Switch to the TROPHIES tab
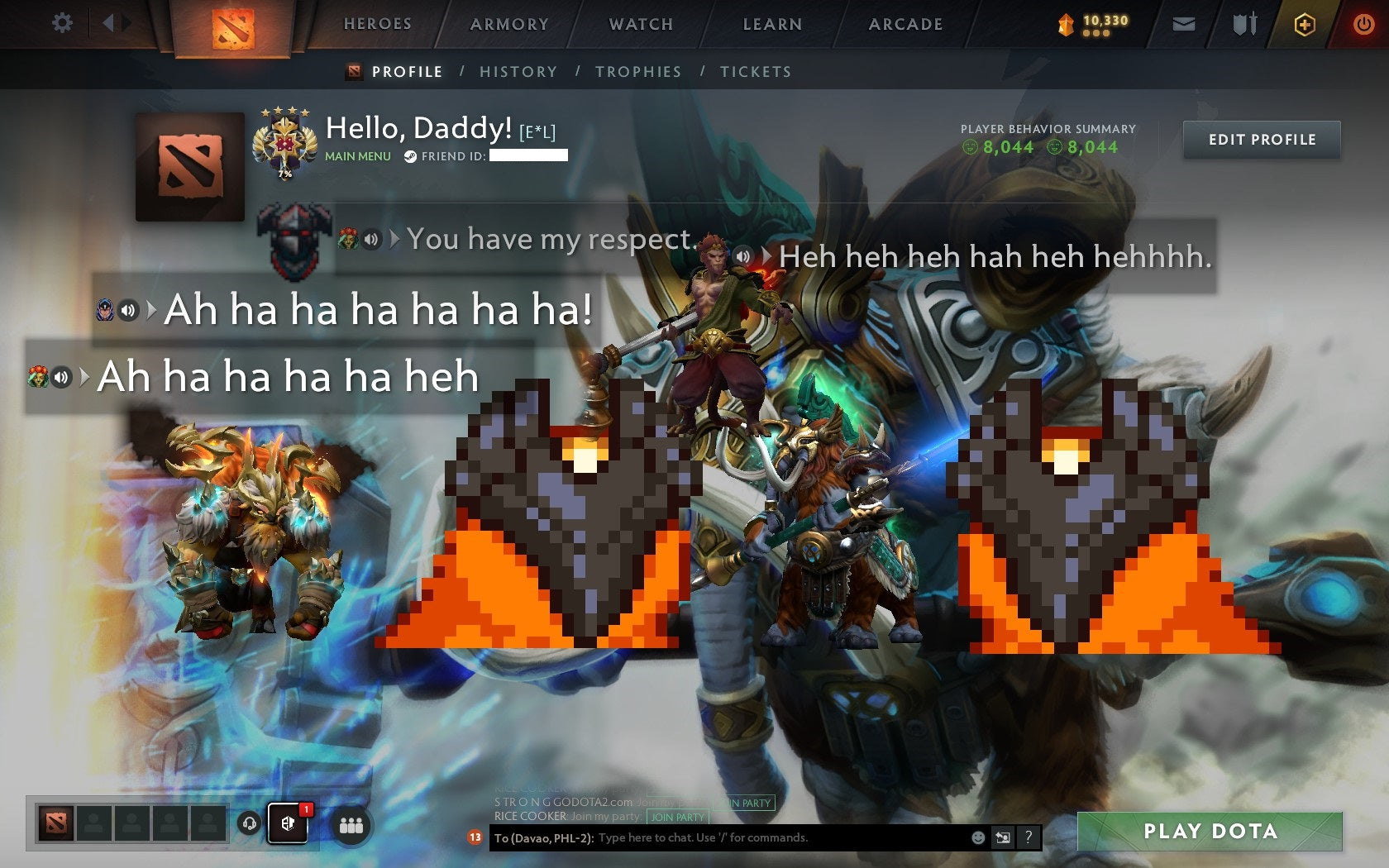Image resolution: width=1389 pixels, height=868 pixels. click(x=637, y=72)
